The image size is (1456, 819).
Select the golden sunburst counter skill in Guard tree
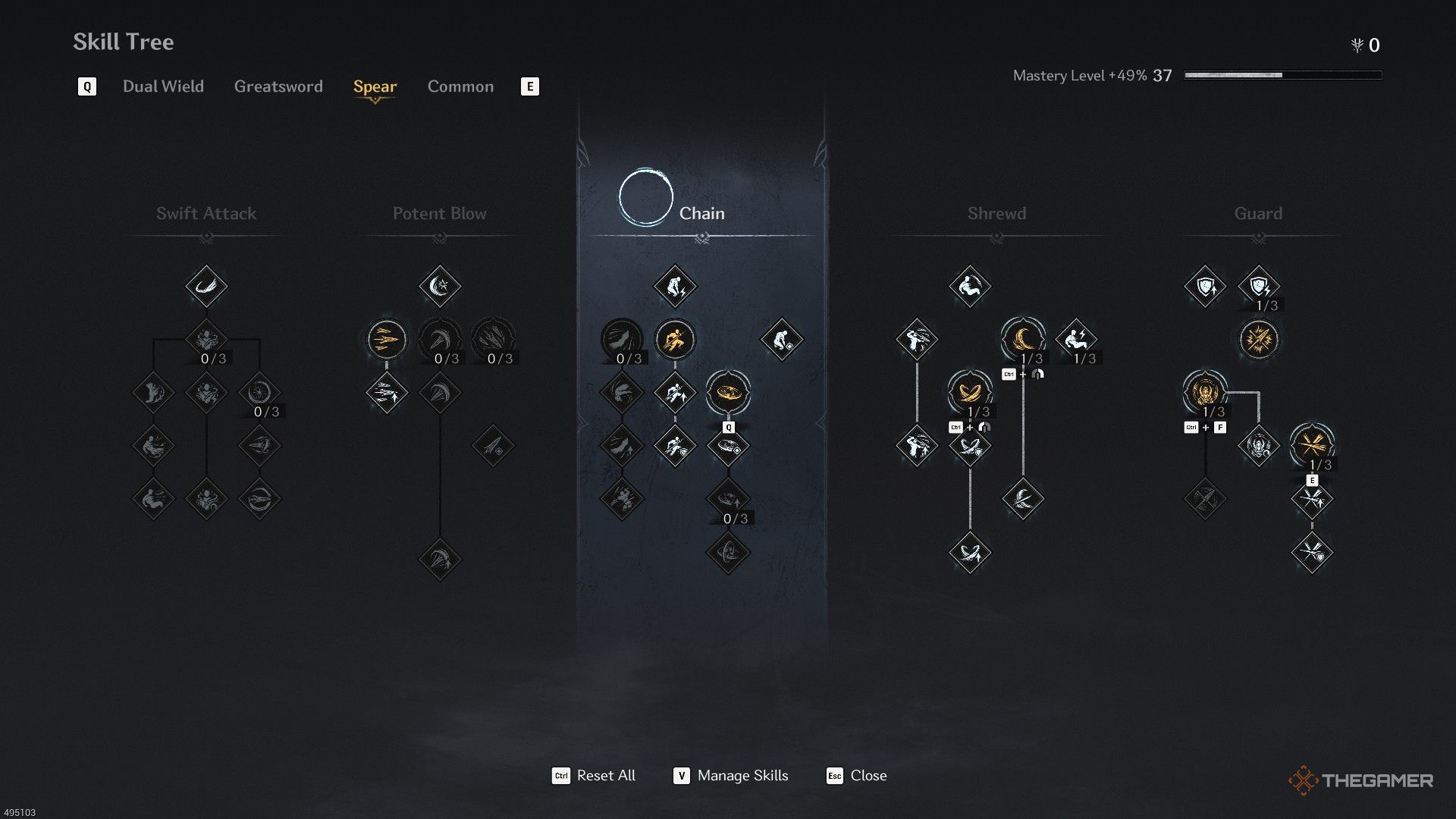pos(1258,340)
